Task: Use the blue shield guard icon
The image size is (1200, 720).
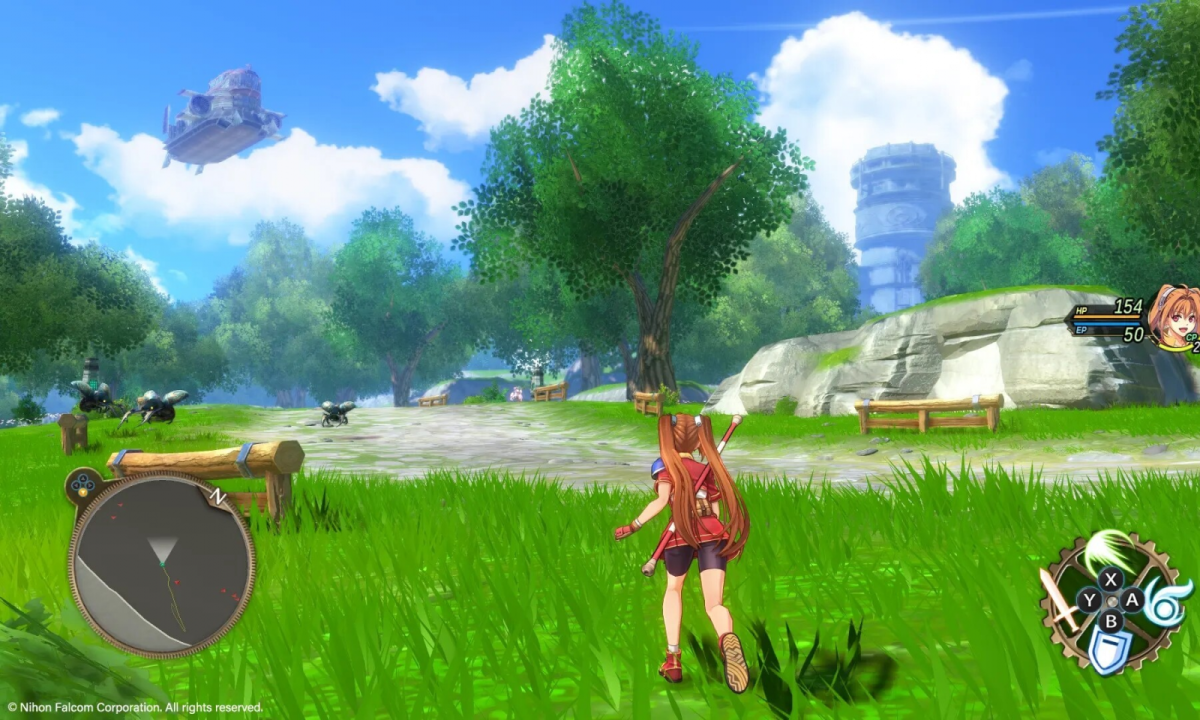Action: pyautogui.click(x=1110, y=653)
